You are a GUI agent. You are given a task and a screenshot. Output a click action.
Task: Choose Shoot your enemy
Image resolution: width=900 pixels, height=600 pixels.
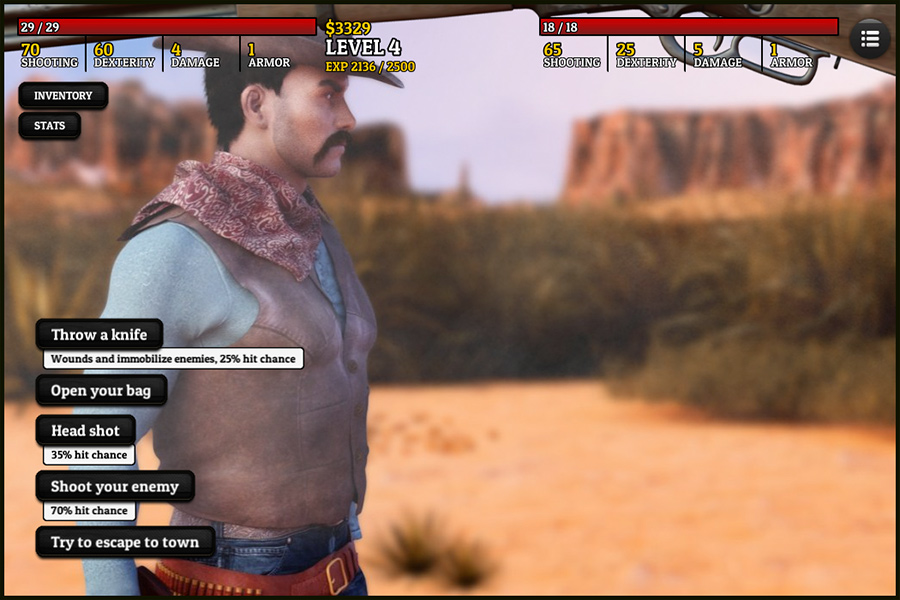115,487
